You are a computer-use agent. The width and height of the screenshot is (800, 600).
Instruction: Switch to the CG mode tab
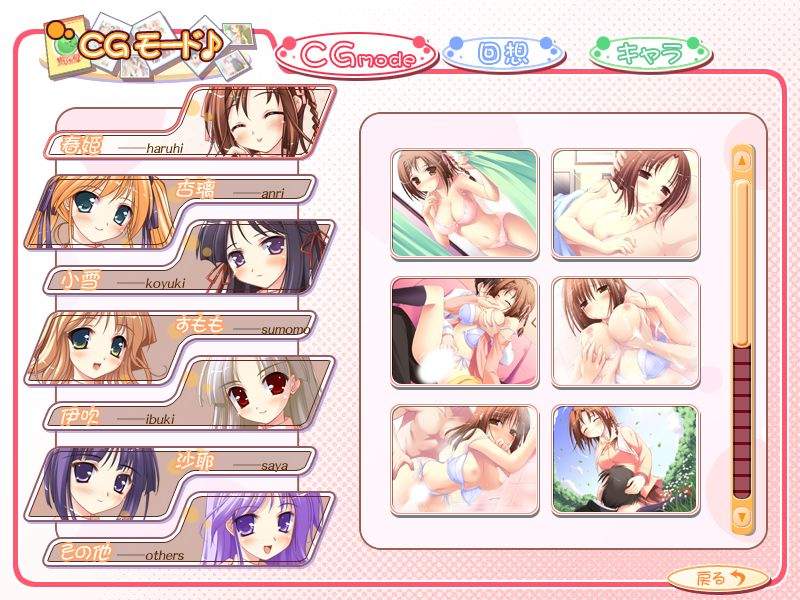click(356, 58)
